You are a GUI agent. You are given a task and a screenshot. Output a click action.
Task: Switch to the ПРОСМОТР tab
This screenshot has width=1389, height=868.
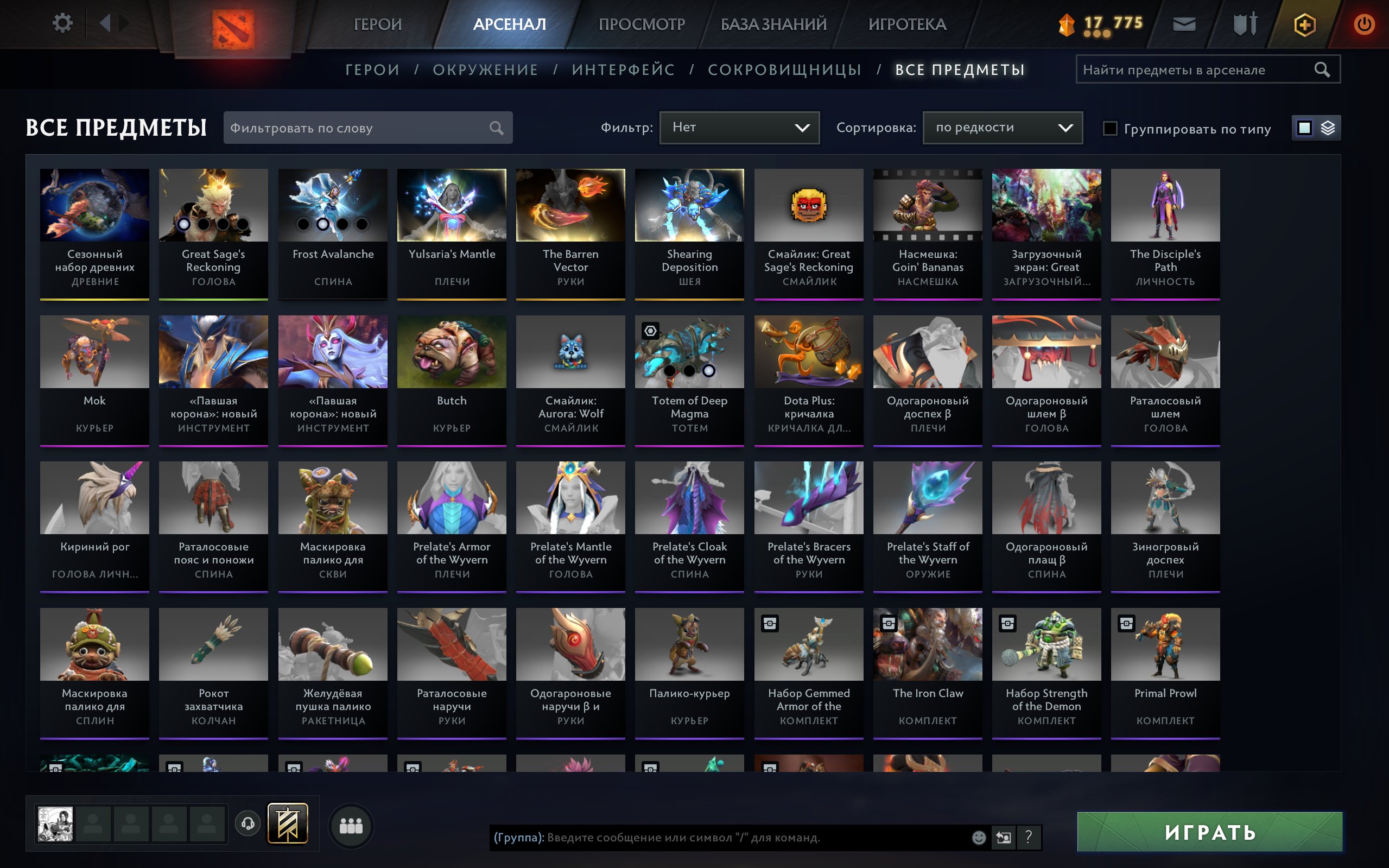pos(642,24)
